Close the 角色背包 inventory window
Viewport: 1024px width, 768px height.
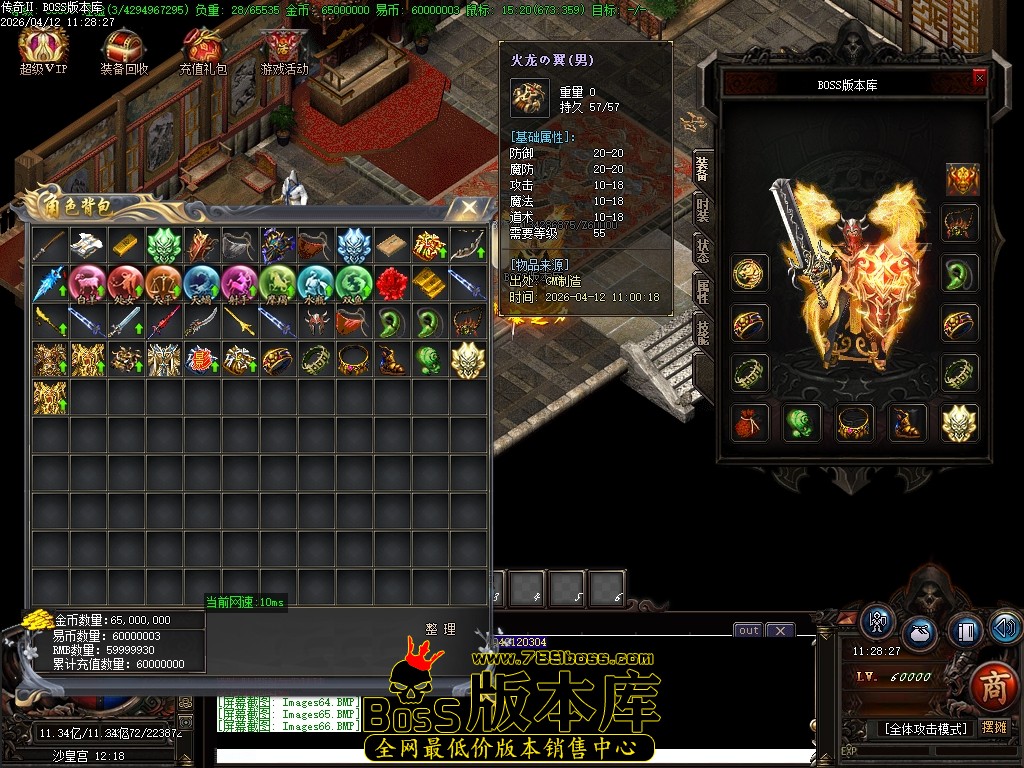469,207
